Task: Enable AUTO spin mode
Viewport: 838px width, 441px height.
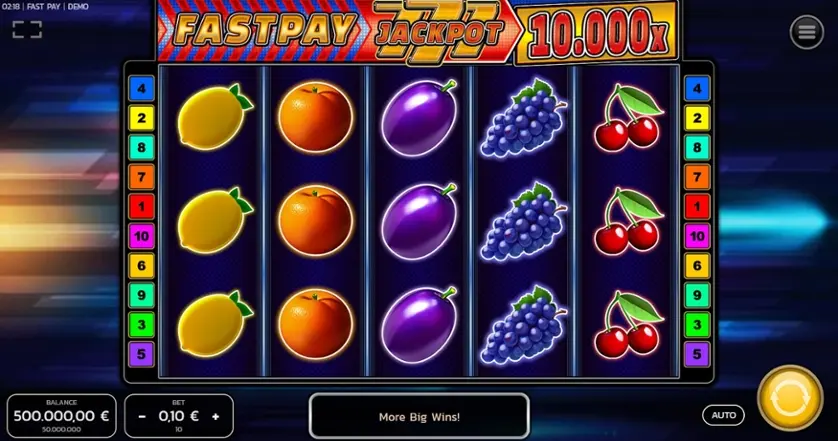Action: 723,414
